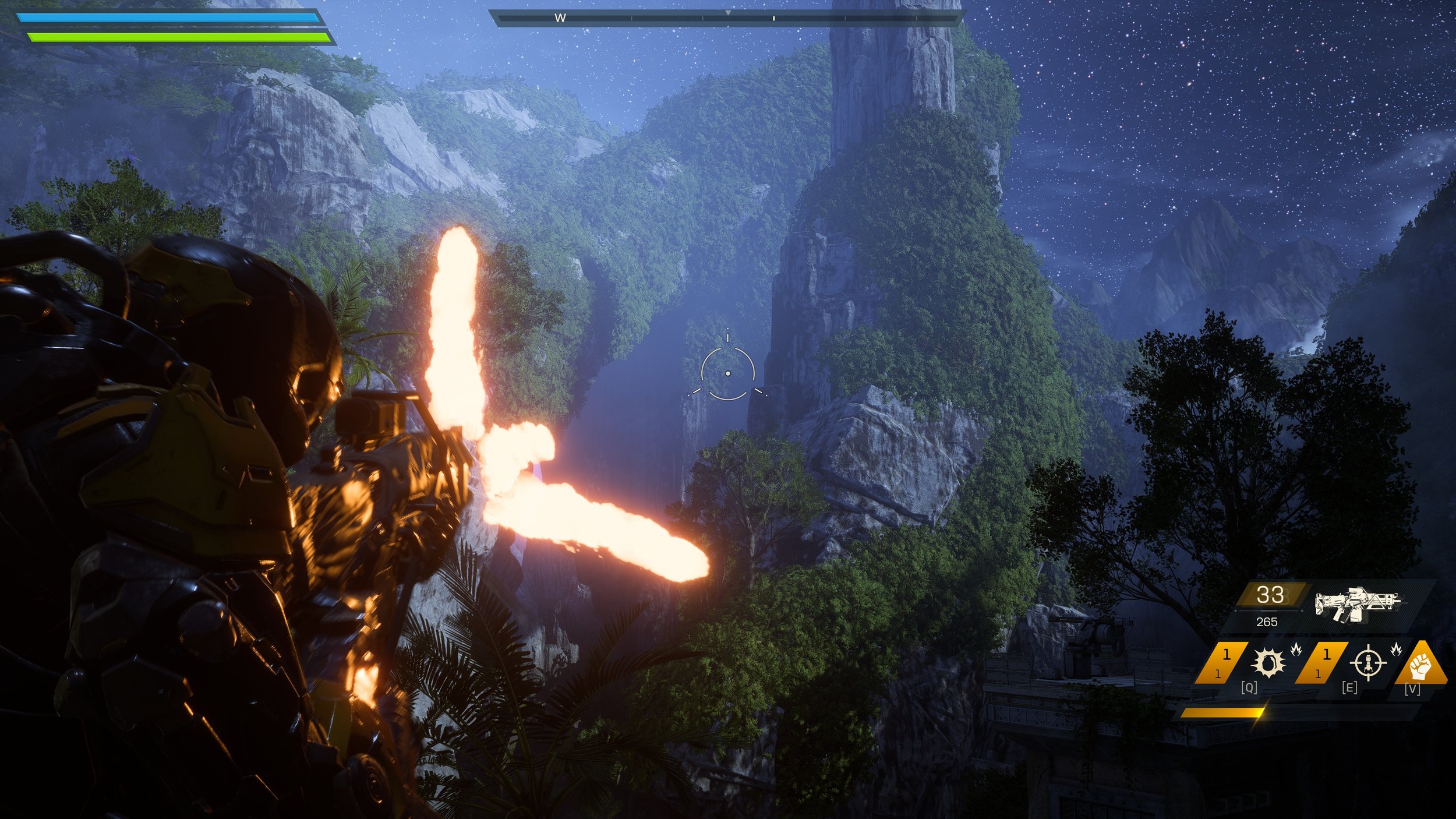Use the fist melee ability icon
Viewport: 1456px width, 819px height.
(1421, 665)
